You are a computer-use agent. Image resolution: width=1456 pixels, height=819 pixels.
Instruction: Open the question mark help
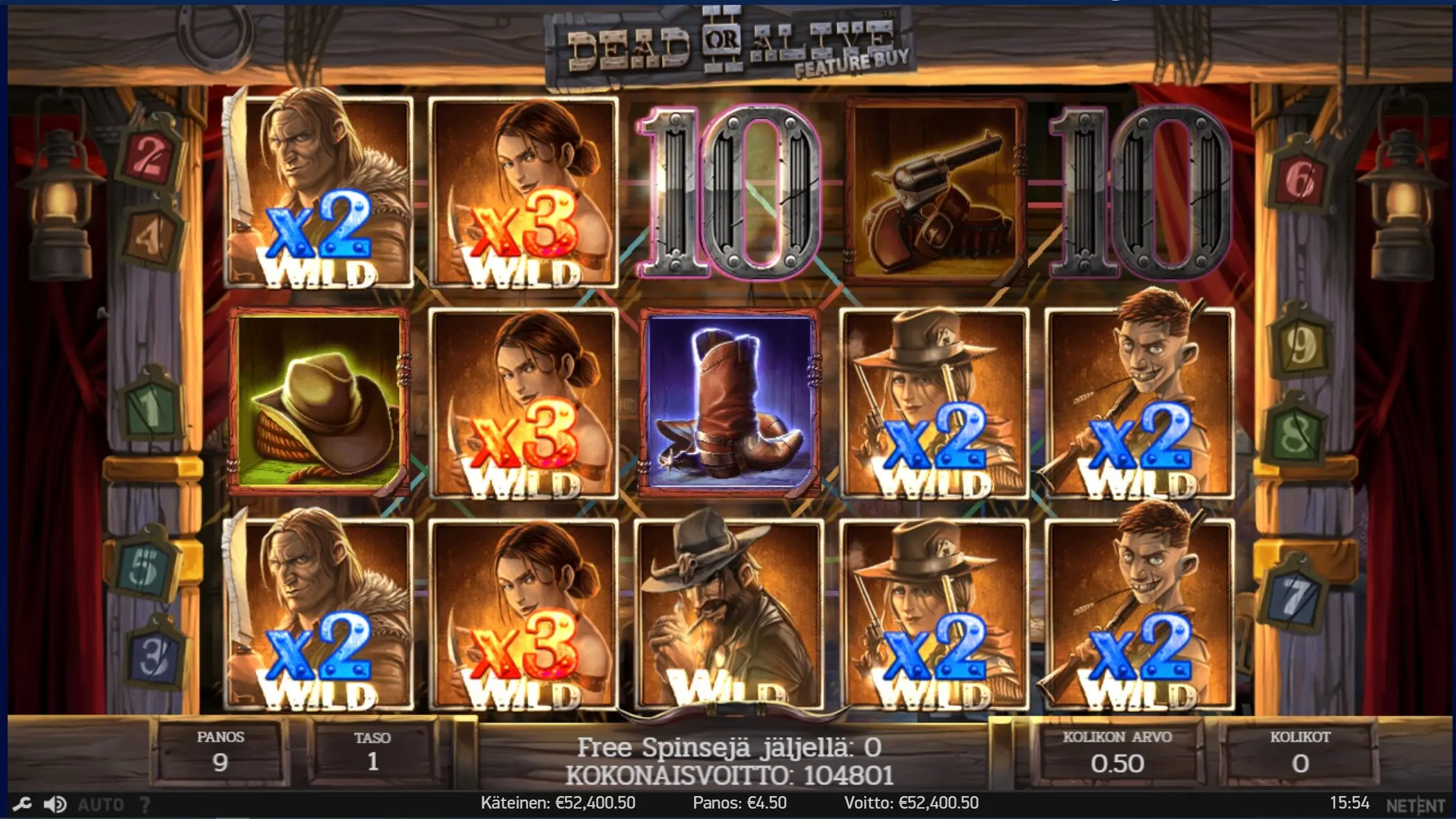click(145, 804)
